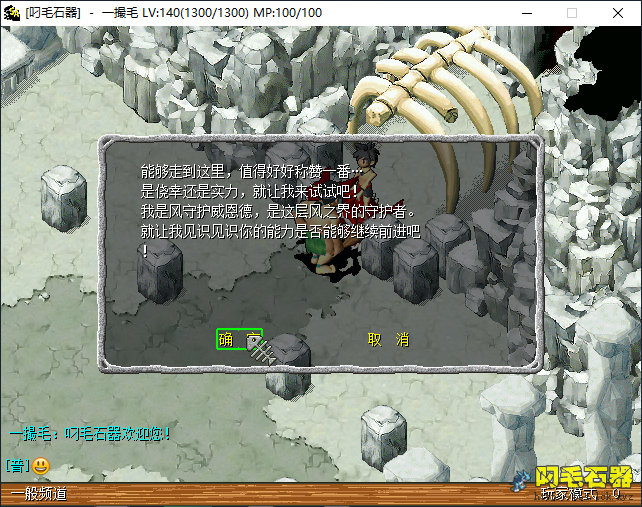
Task: Close the game window
Action: 618,13
